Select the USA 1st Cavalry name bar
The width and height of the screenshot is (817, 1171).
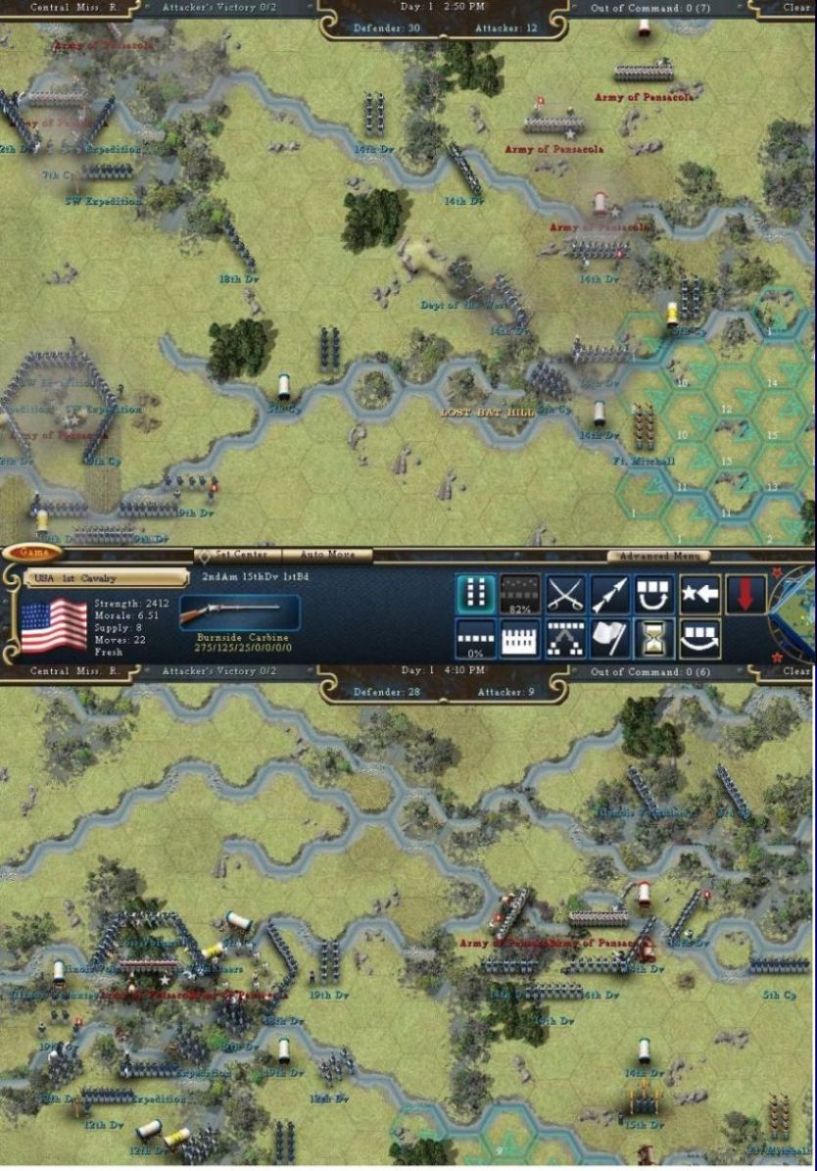106,578
